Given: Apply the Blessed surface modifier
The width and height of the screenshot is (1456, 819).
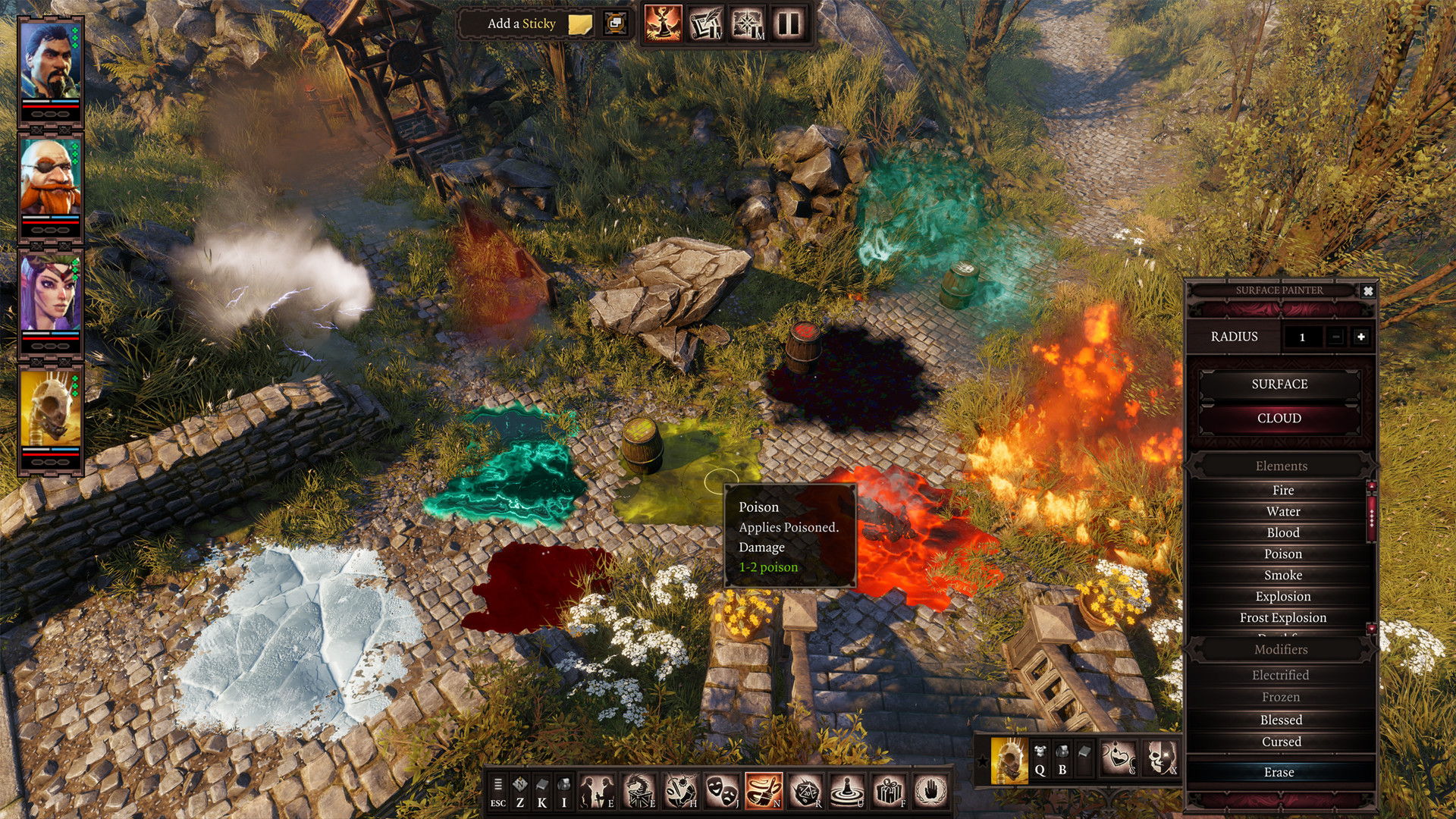Looking at the screenshot, I should click(1282, 720).
